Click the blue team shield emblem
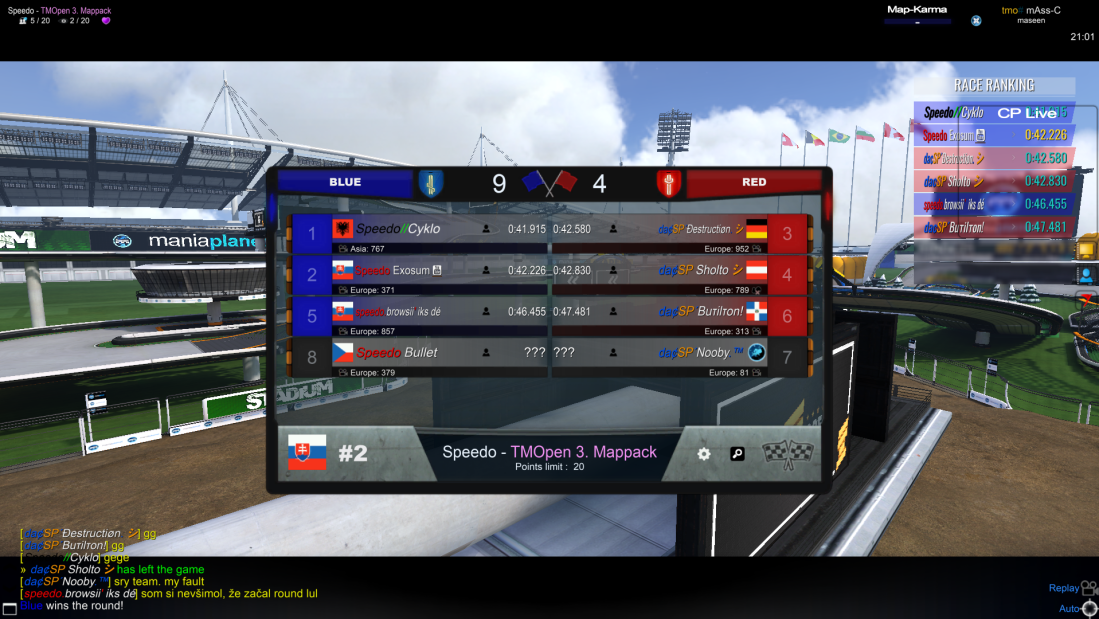 [430, 183]
